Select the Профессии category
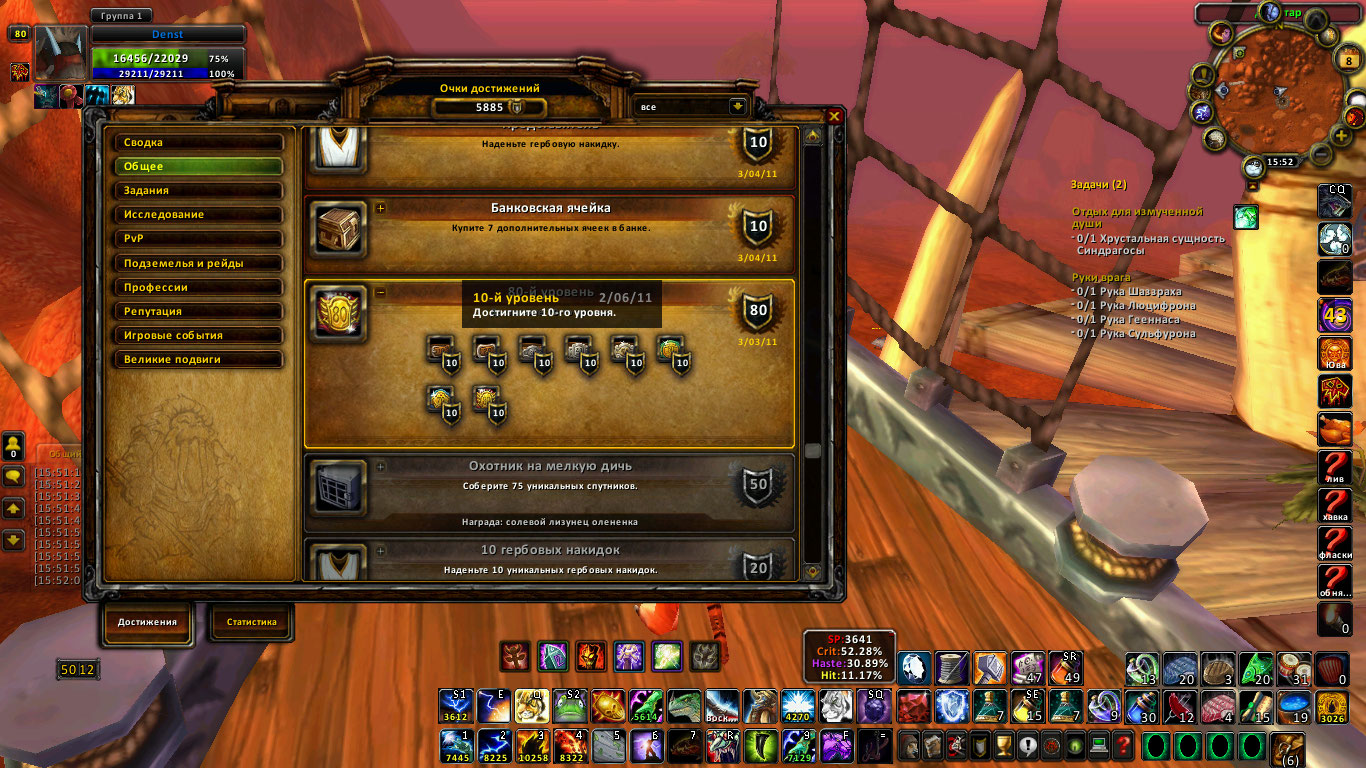The image size is (1366, 768). (198, 287)
